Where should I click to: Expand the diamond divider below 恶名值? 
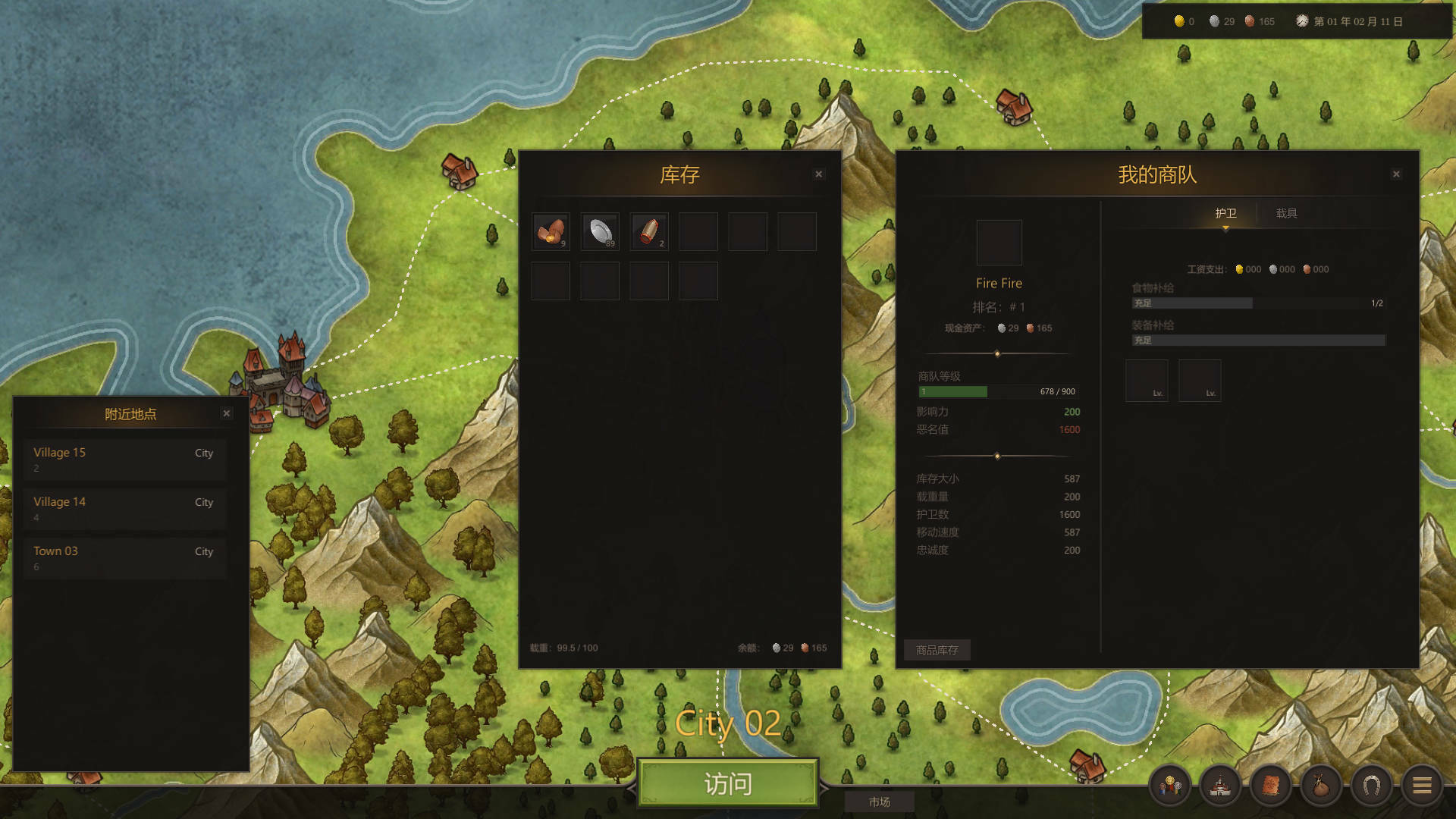pyautogui.click(x=998, y=456)
